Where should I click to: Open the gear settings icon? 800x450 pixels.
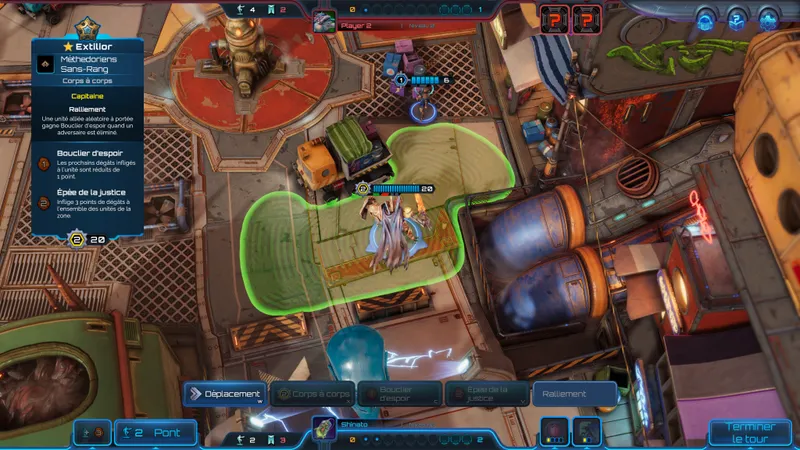click(x=768, y=18)
